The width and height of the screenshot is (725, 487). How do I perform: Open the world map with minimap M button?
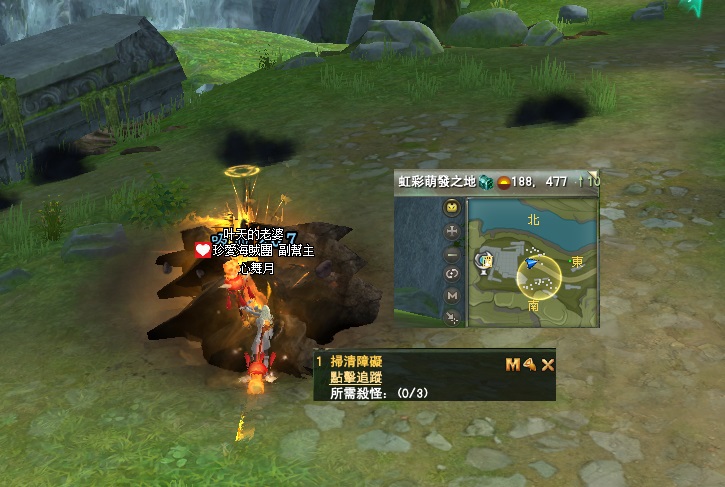pyautogui.click(x=452, y=296)
